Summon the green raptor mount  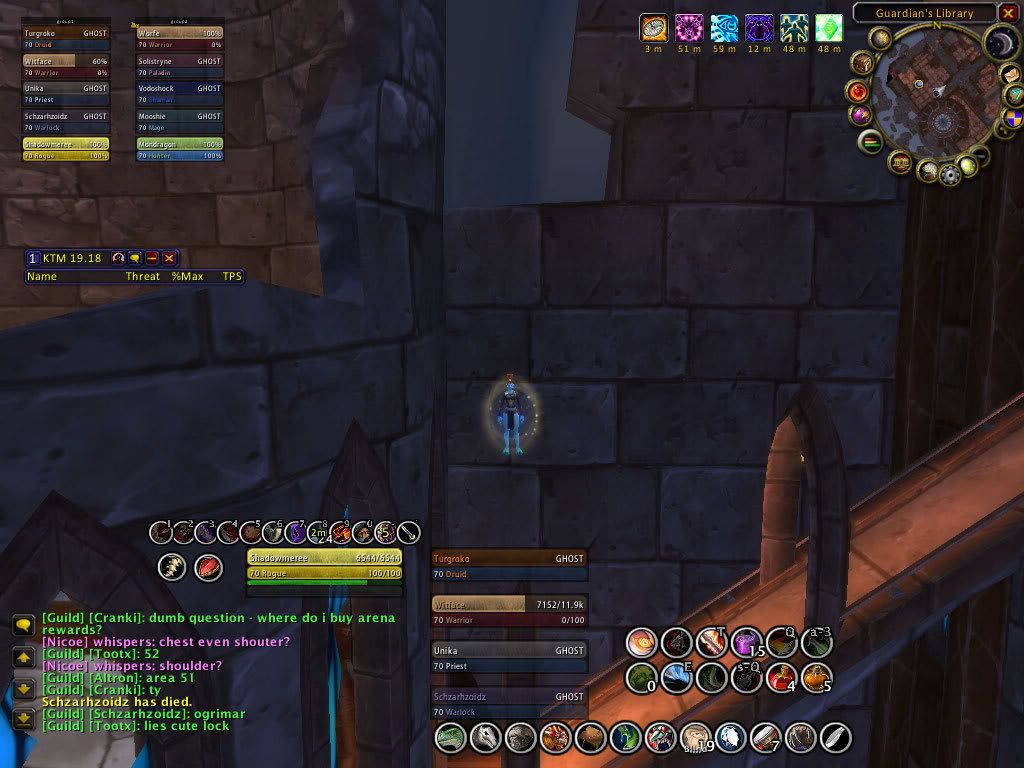(451, 738)
